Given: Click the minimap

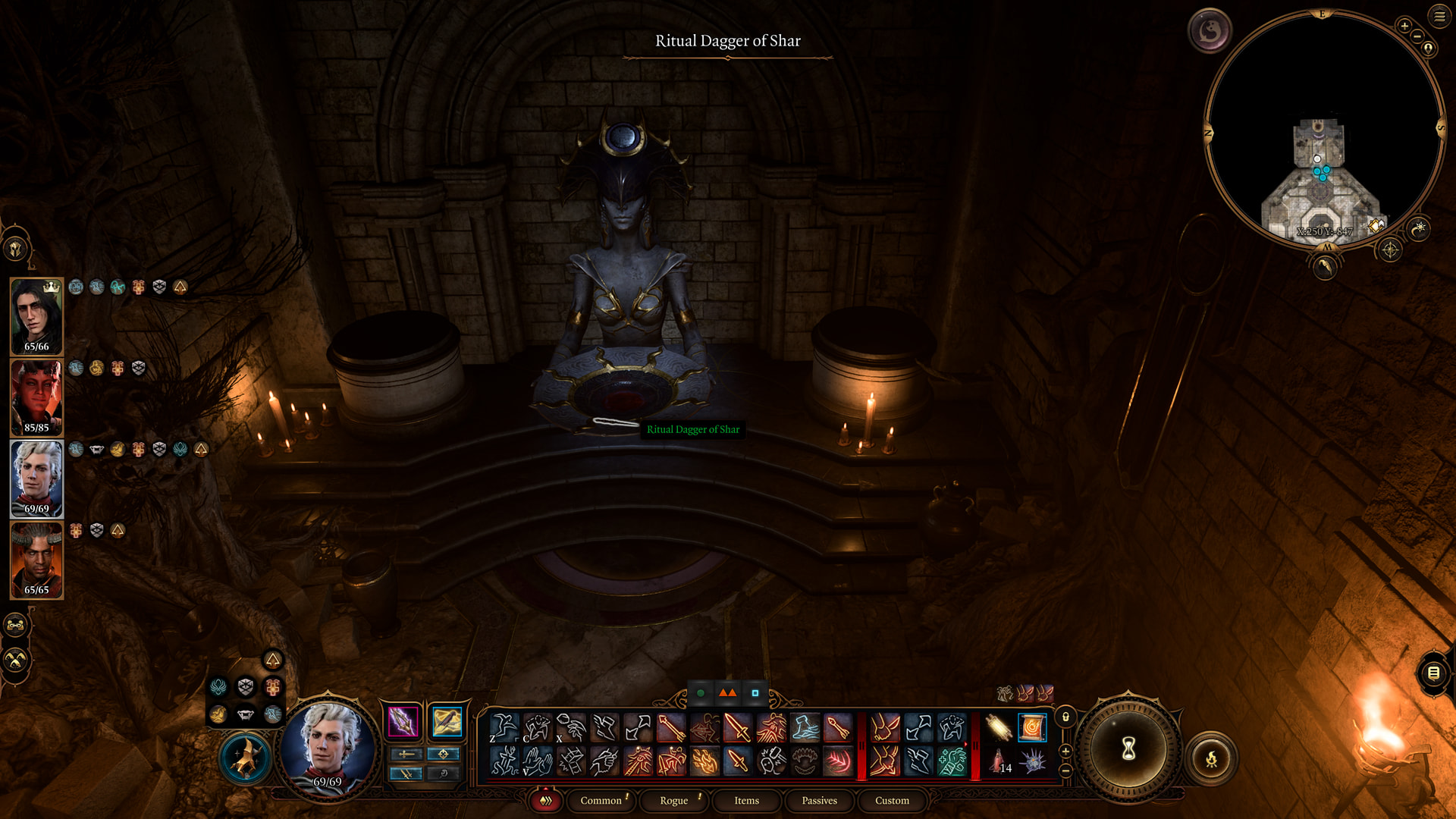Looking at the screenshot, I should (x=1323, y=129).
